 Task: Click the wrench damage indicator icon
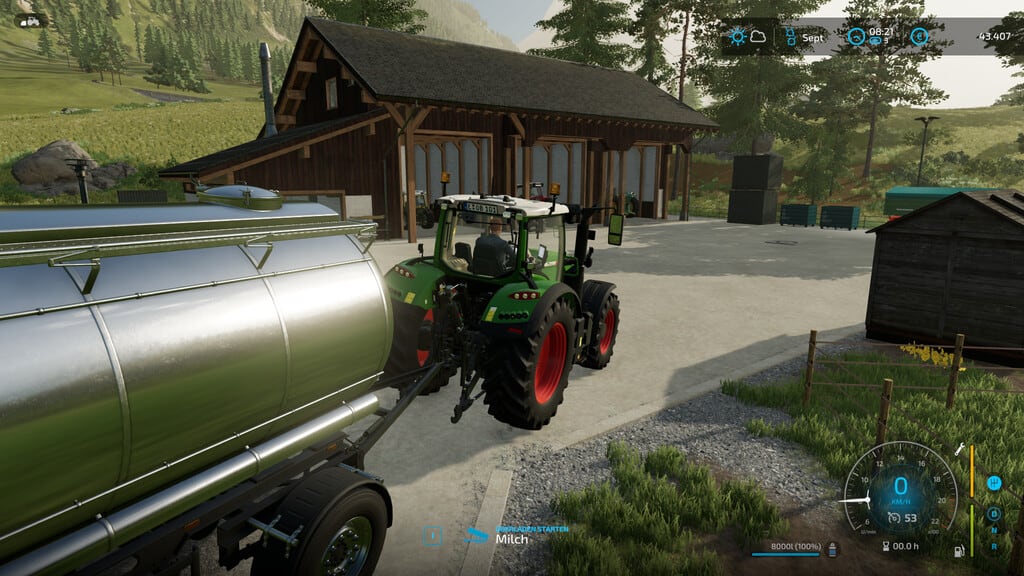[960, 450]
